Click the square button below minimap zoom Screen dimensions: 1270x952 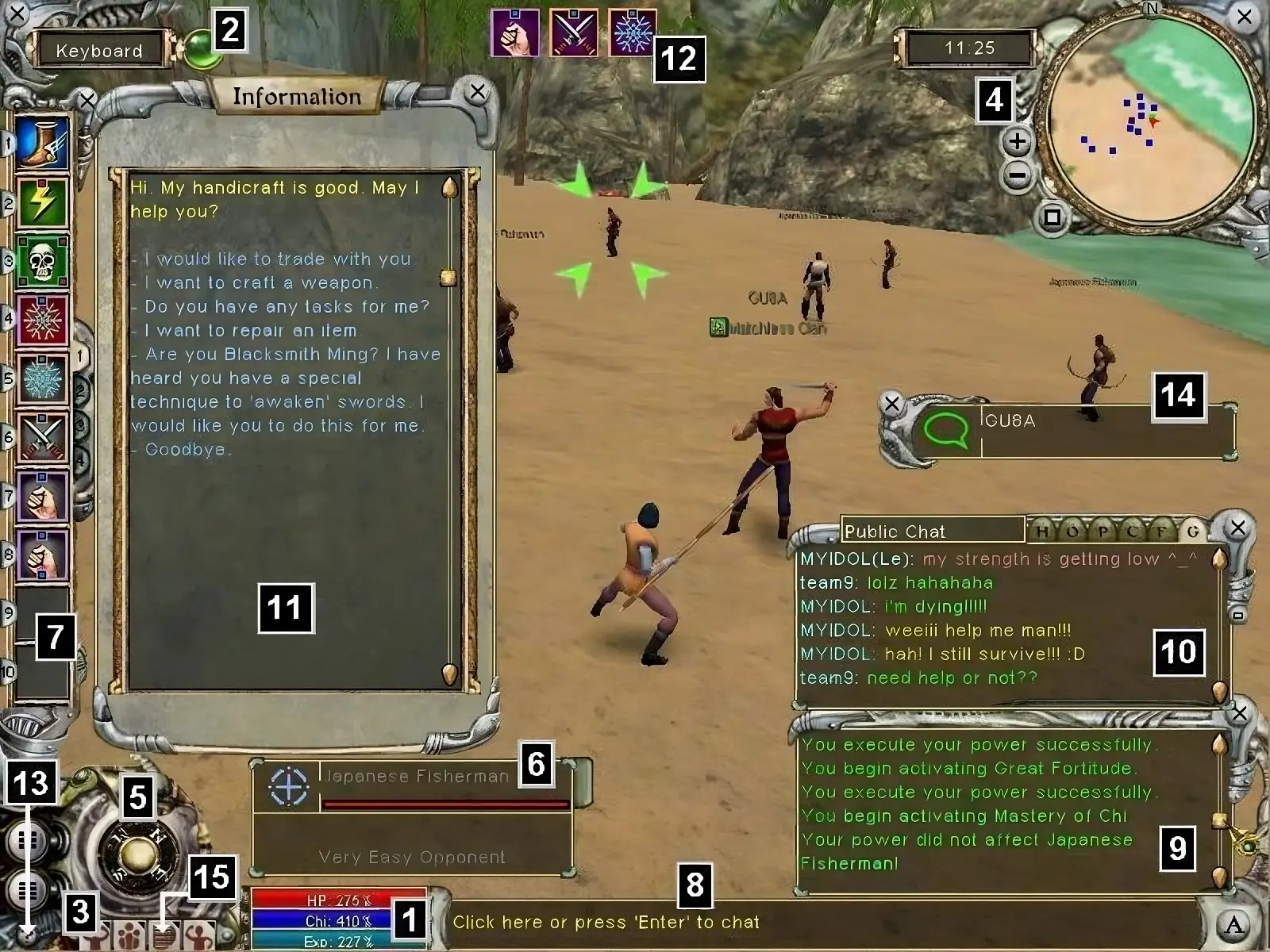click(1052, 217)
